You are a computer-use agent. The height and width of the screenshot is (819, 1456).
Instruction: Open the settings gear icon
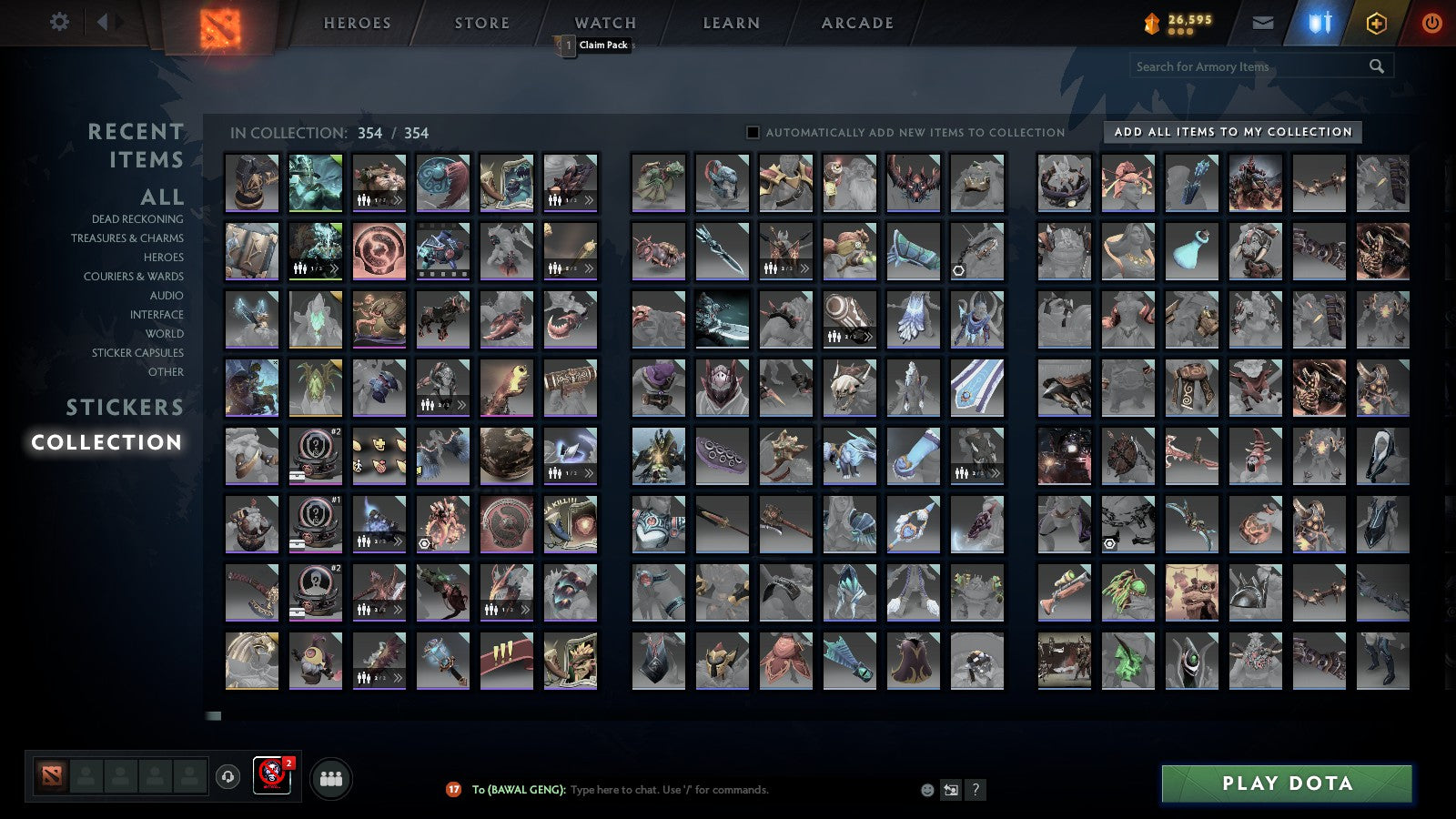(58, 22)
